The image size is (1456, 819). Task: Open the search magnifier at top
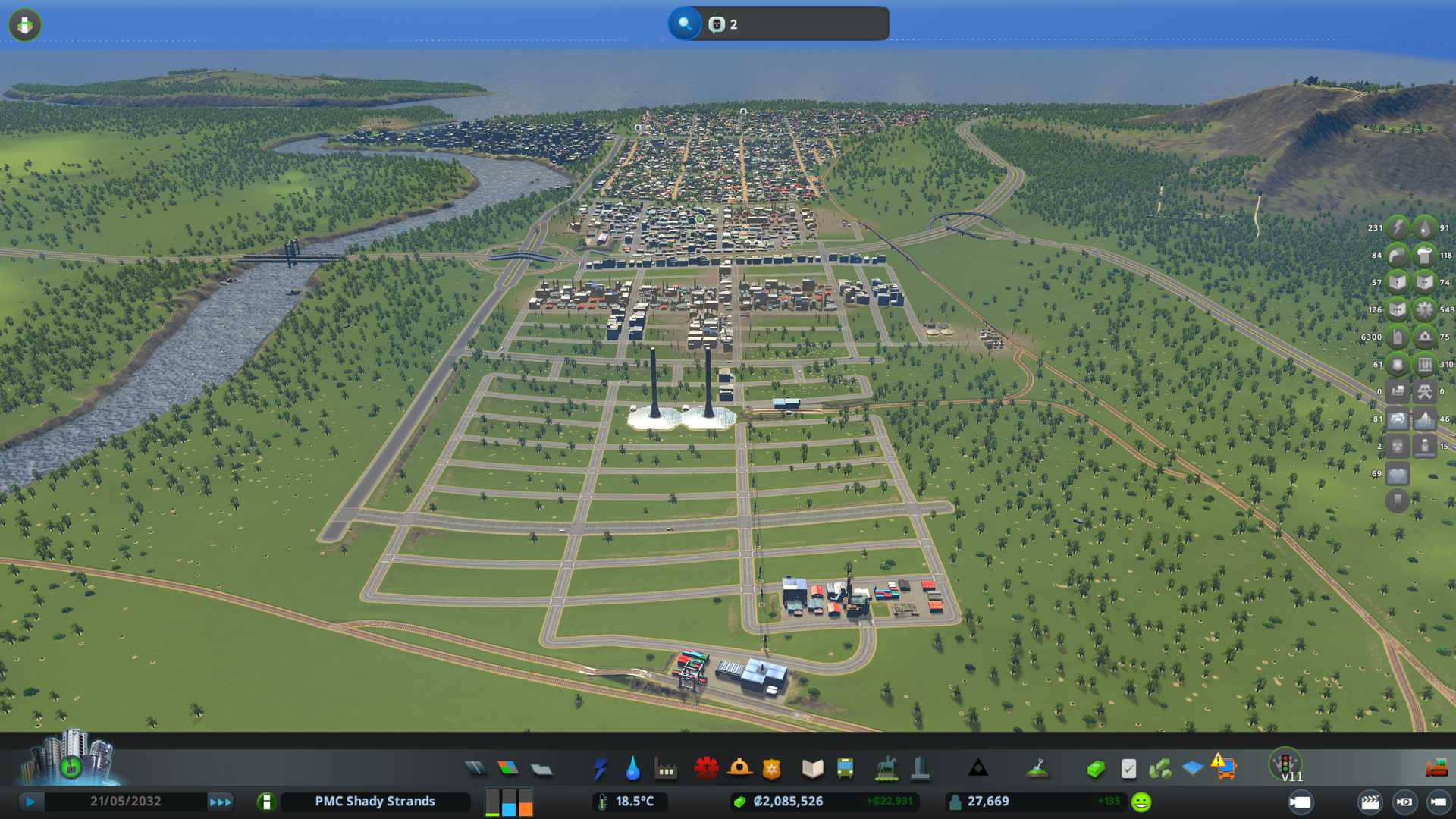pos(685,24)
